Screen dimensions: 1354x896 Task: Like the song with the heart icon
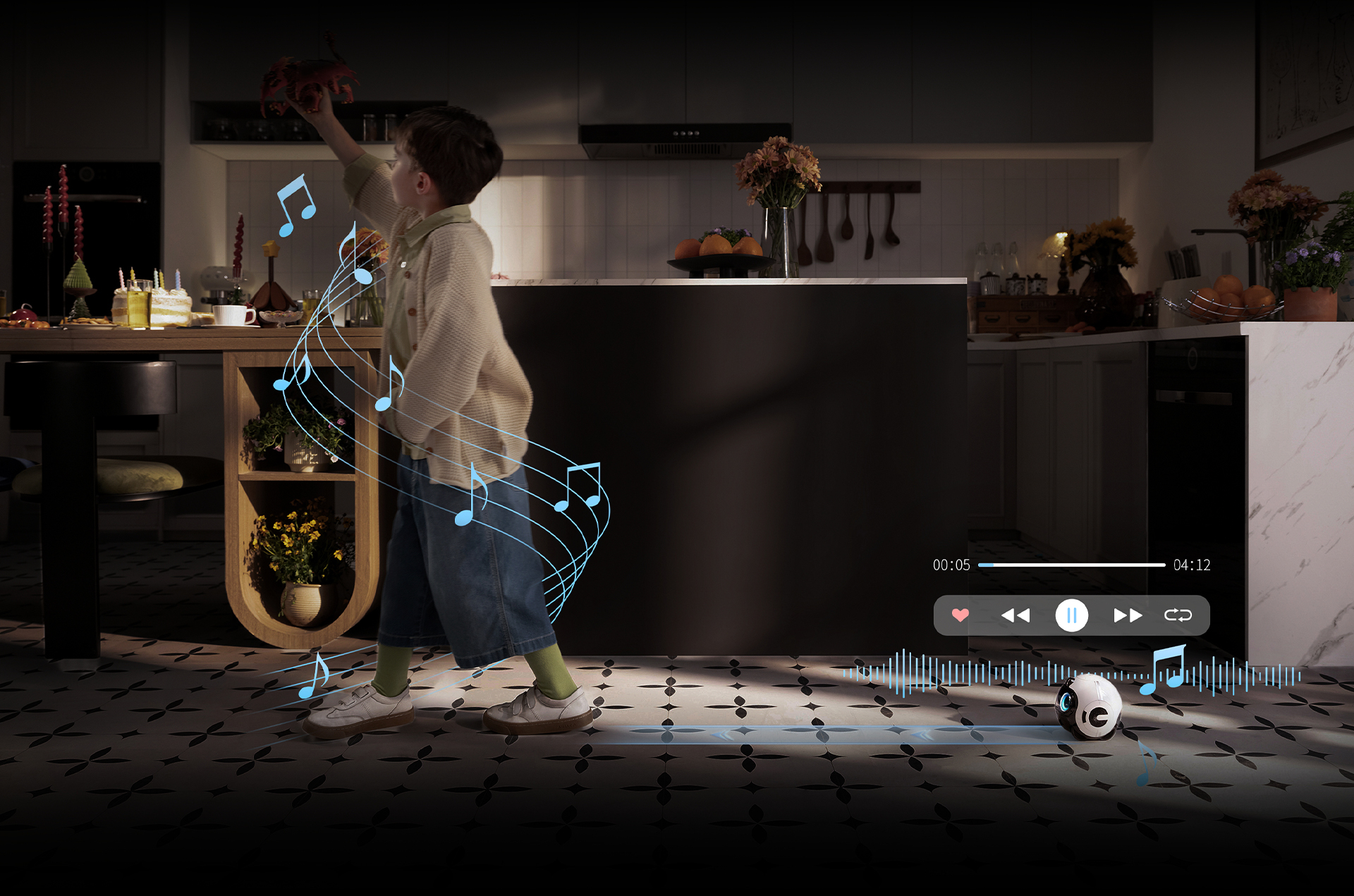[960, 615]
